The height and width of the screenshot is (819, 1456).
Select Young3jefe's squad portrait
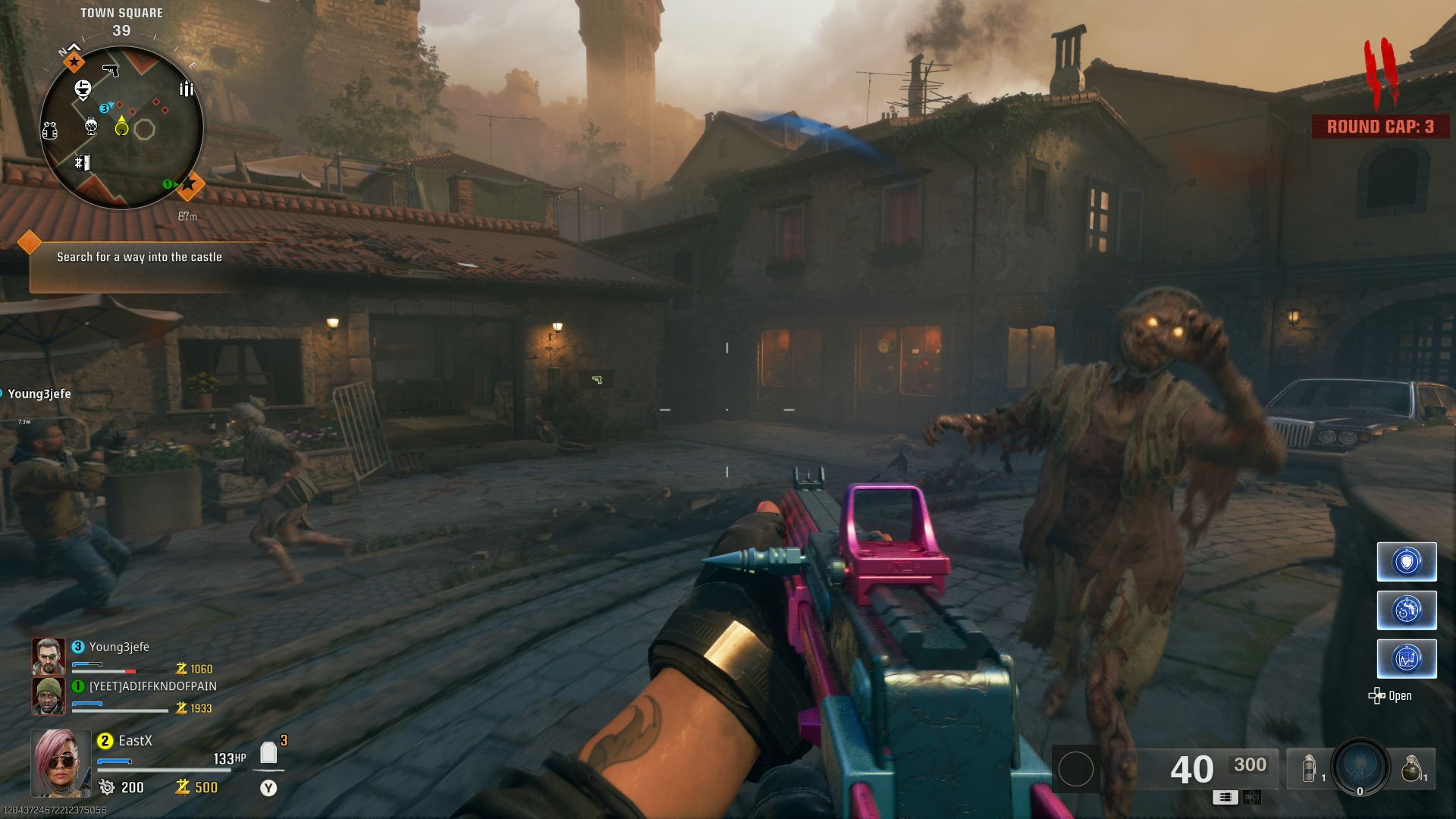click(x=48, y=657)
